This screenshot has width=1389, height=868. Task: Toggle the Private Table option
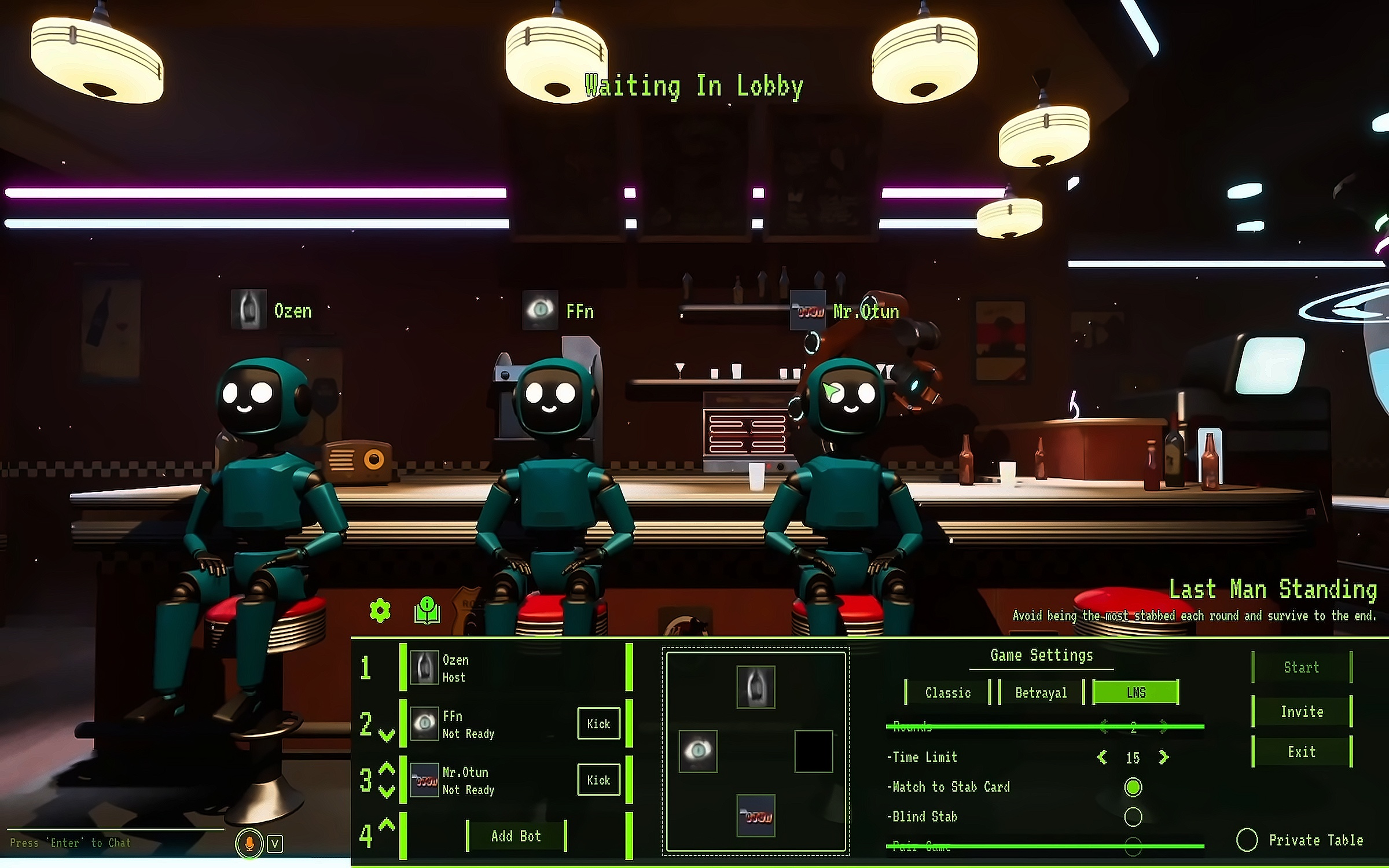tap(1247, 840)
